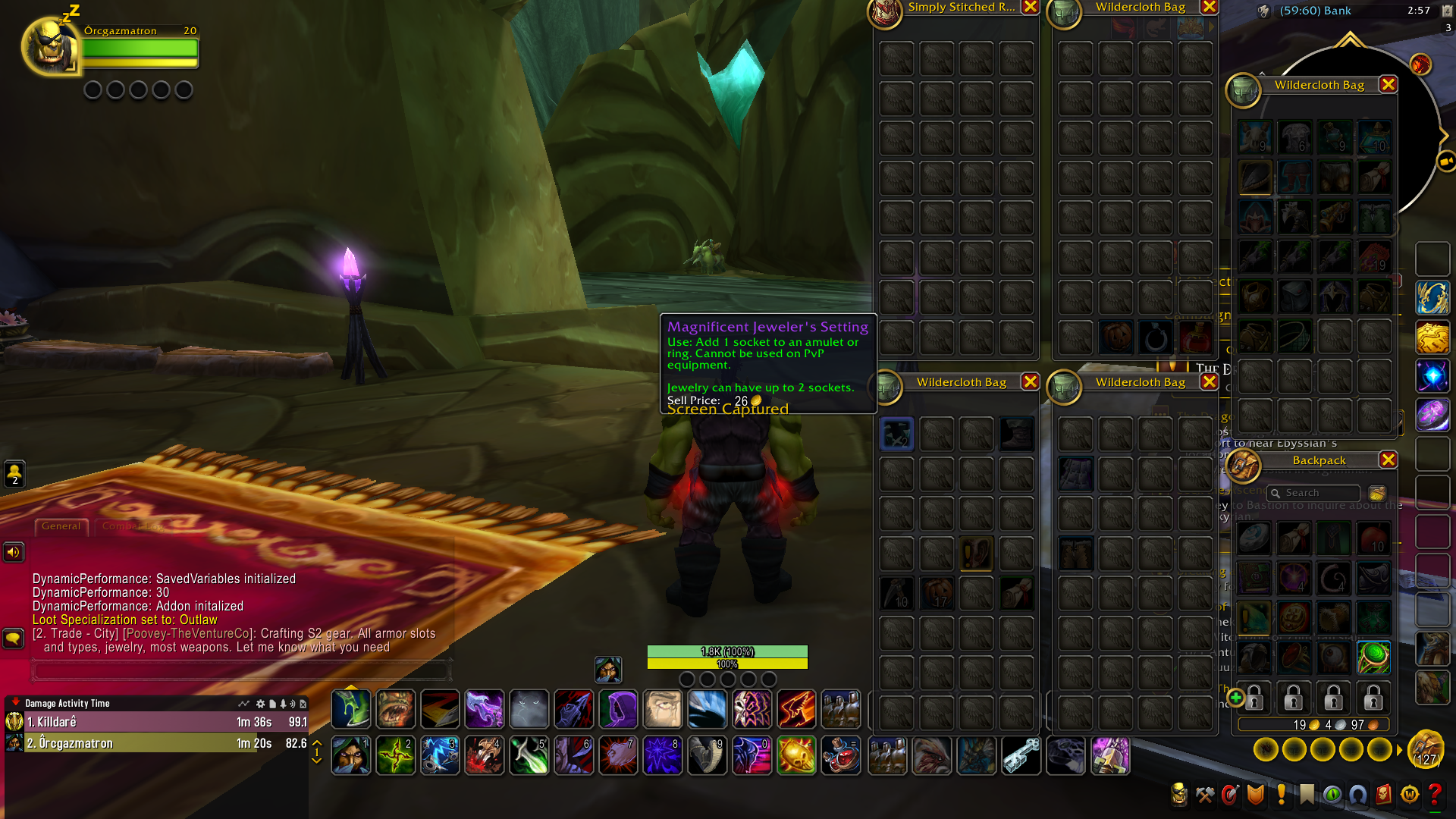
Task: Open the red skull book Adventure Guide
Action: 1383,794
